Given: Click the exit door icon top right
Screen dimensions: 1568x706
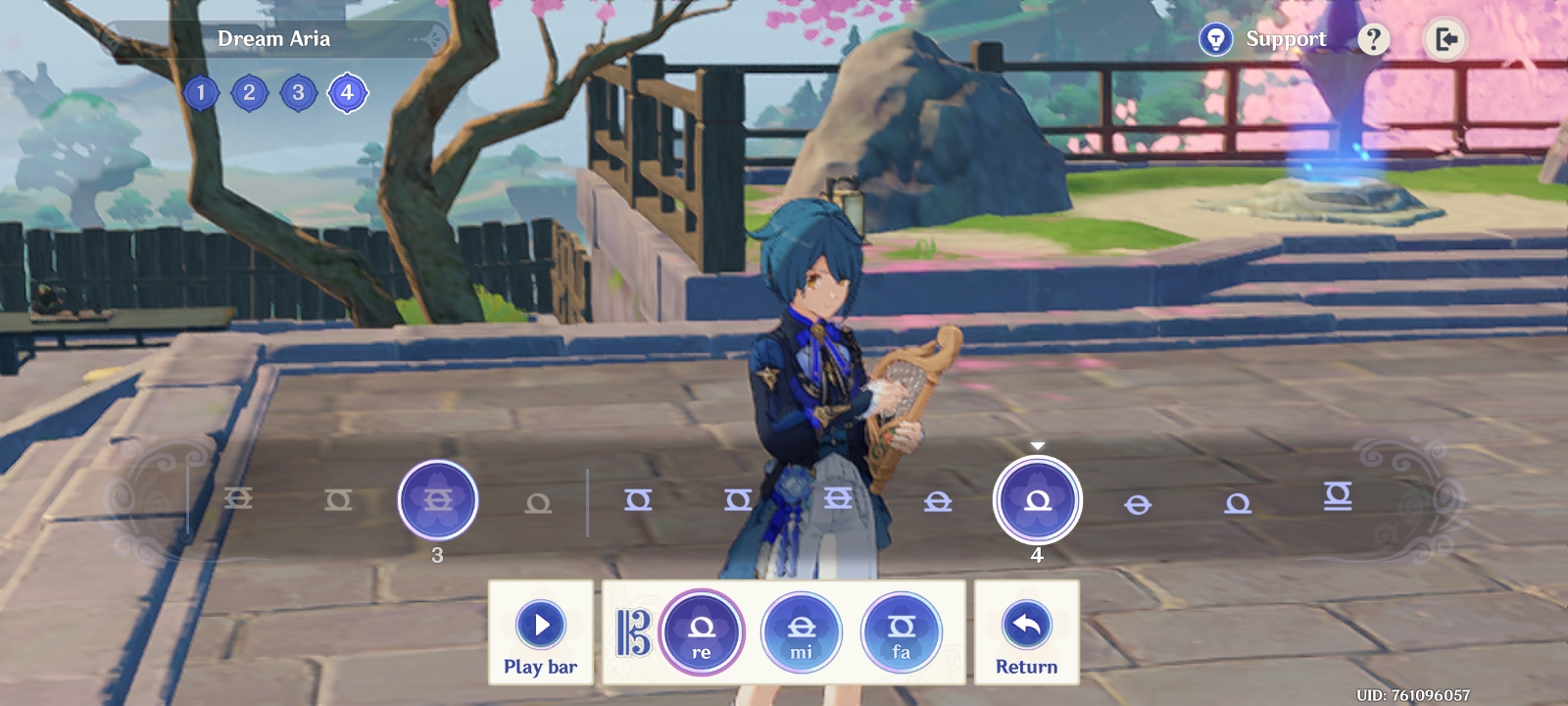Looking at the screenshot, I should coord(1445,38).
